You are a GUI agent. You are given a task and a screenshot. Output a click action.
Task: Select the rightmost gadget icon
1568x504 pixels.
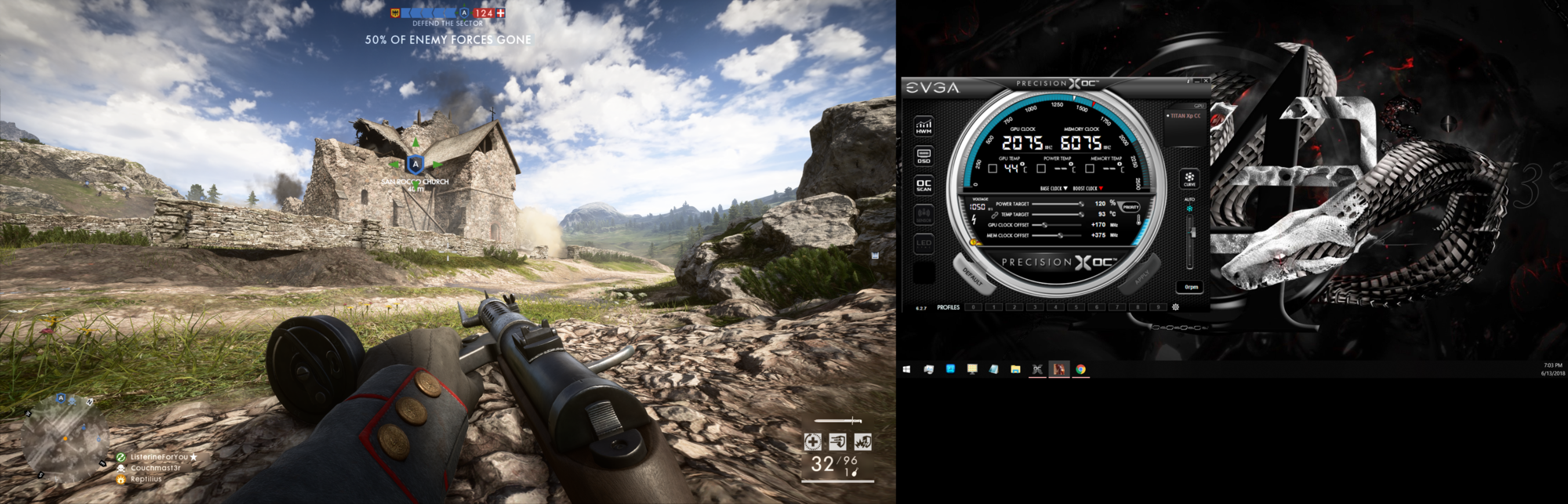click(862, 442)
